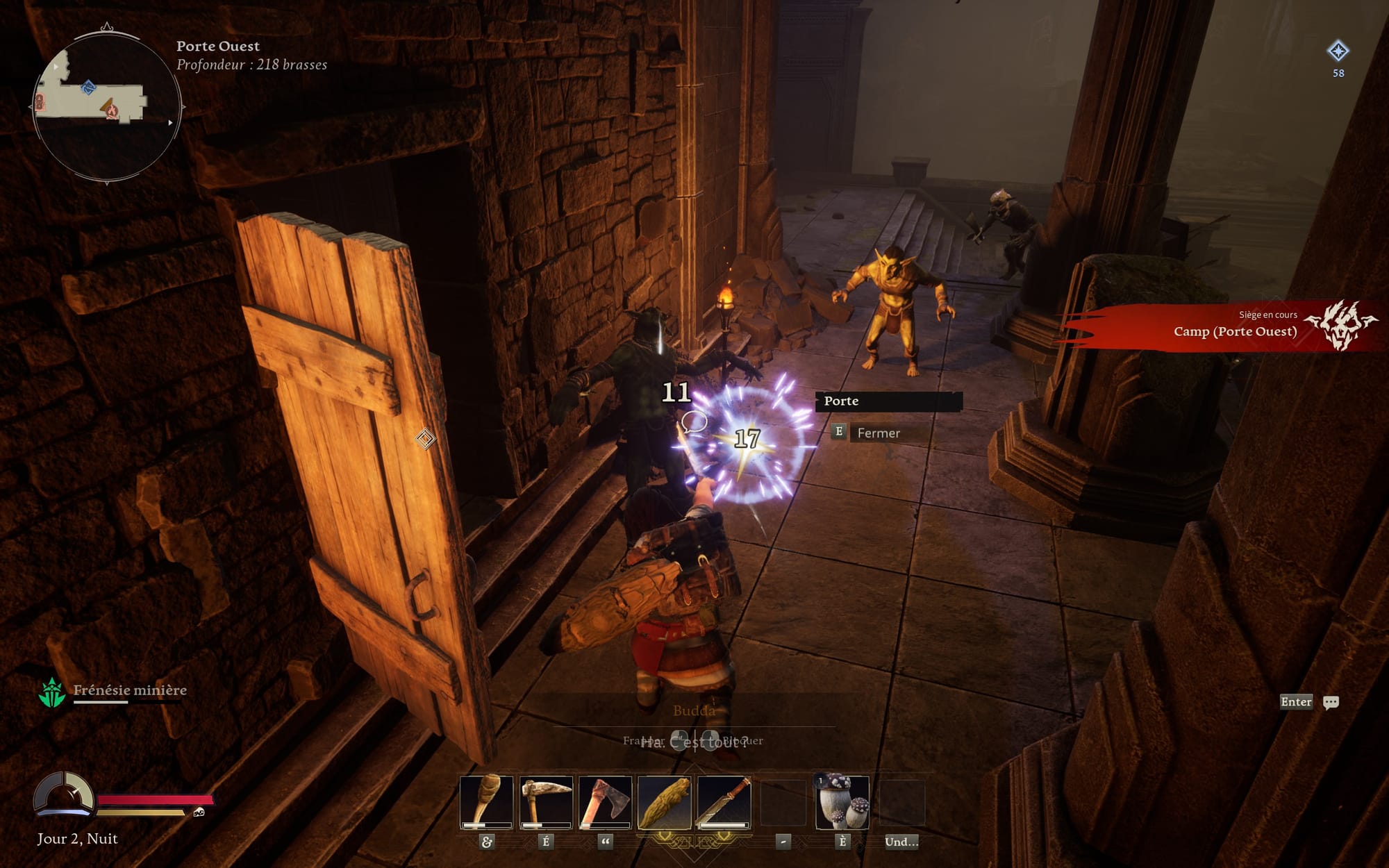Image resolution: width=1389 pixels, height=868 pixels.
Task: Use the mushroom stack in the hotbar
Action: click(x=842, y=803)
